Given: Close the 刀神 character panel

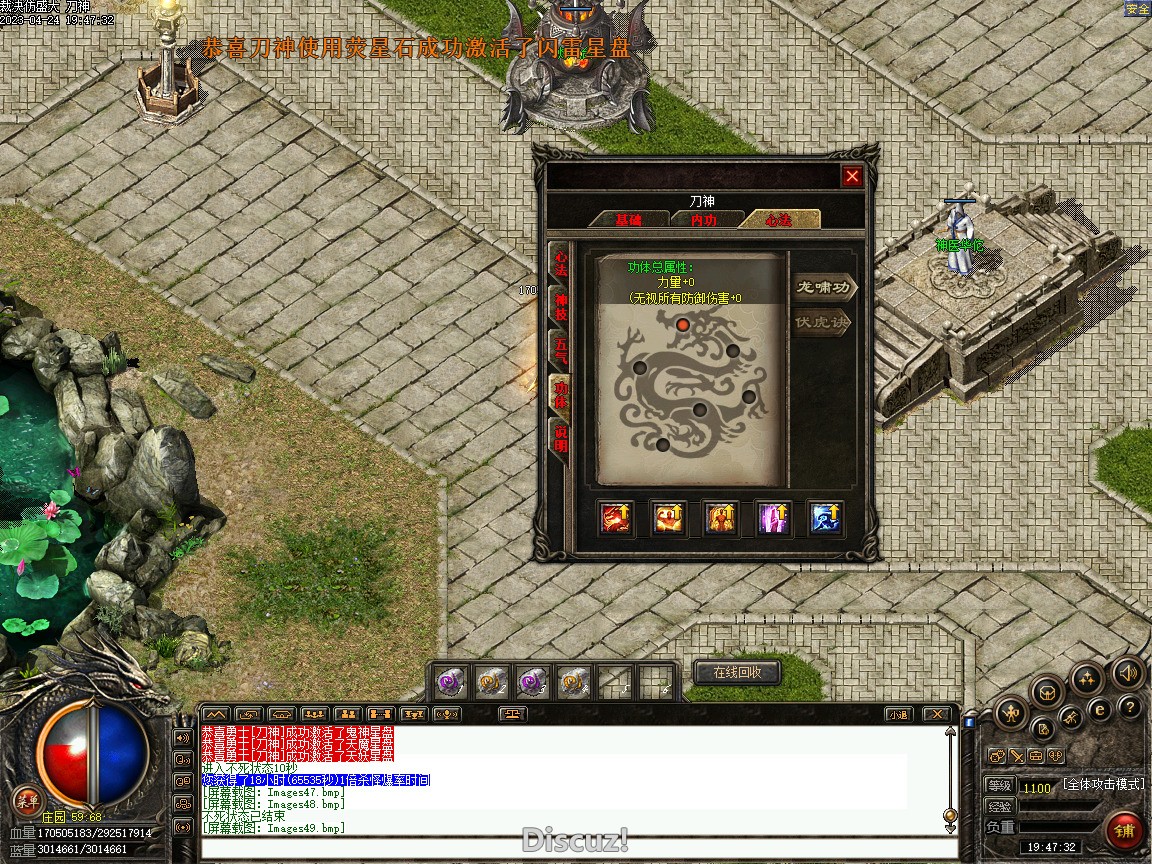Looking at the screenshot, I should [852, 177].
